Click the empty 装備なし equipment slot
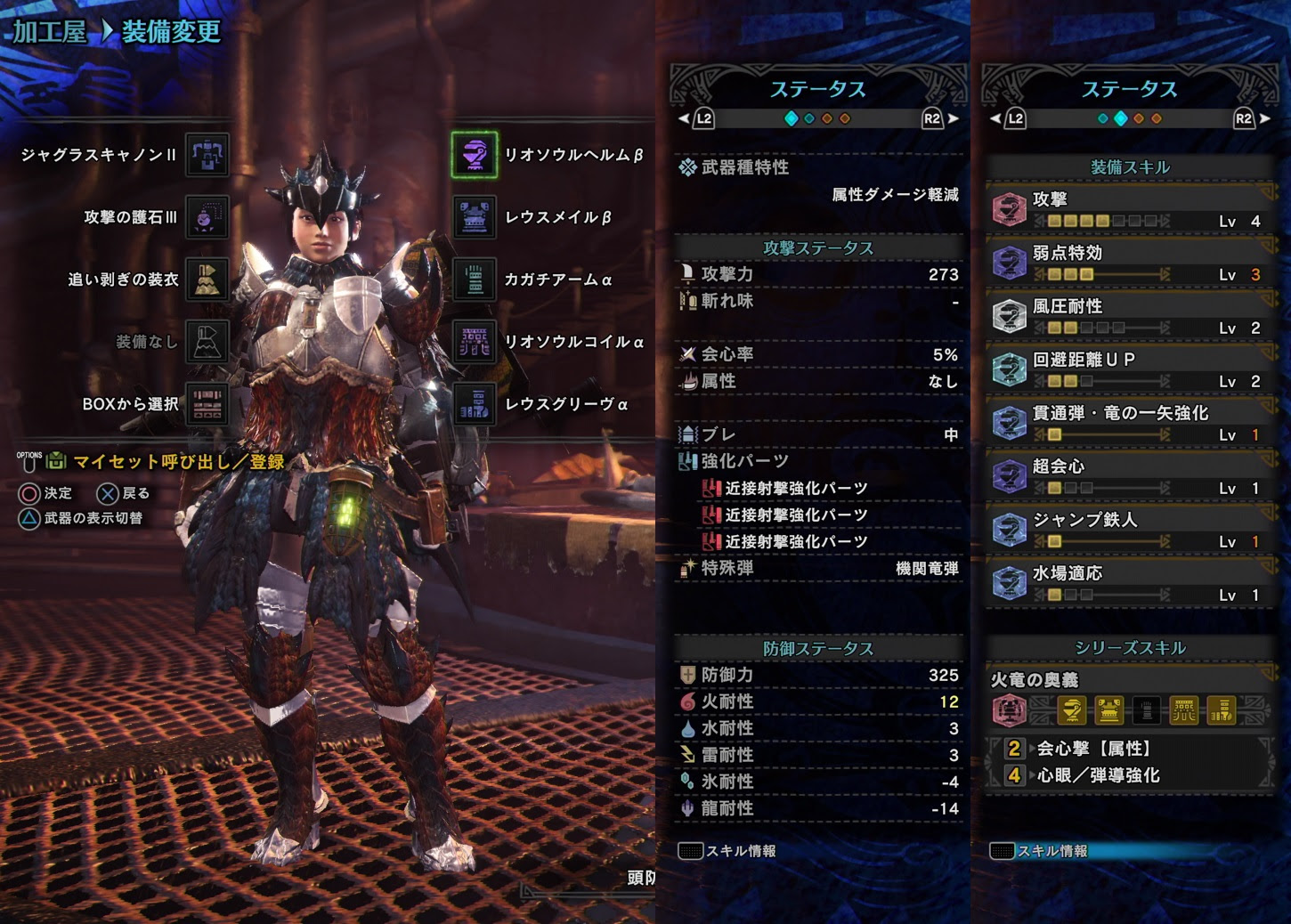Image resolution: width=1291 pixels, height=924 pixels. coord(207,341)
